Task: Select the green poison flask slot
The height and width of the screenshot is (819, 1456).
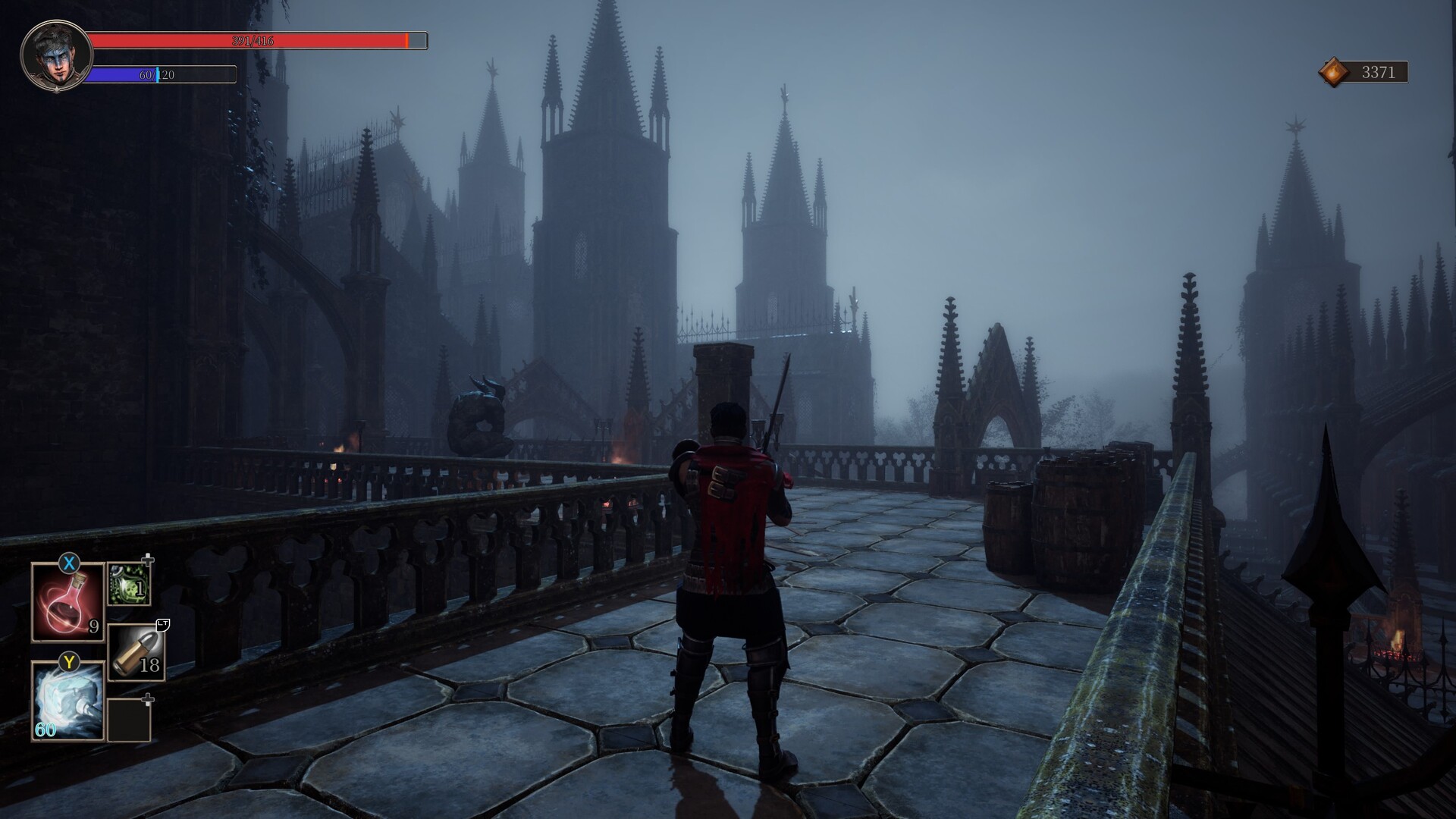Action: [128, 584]
